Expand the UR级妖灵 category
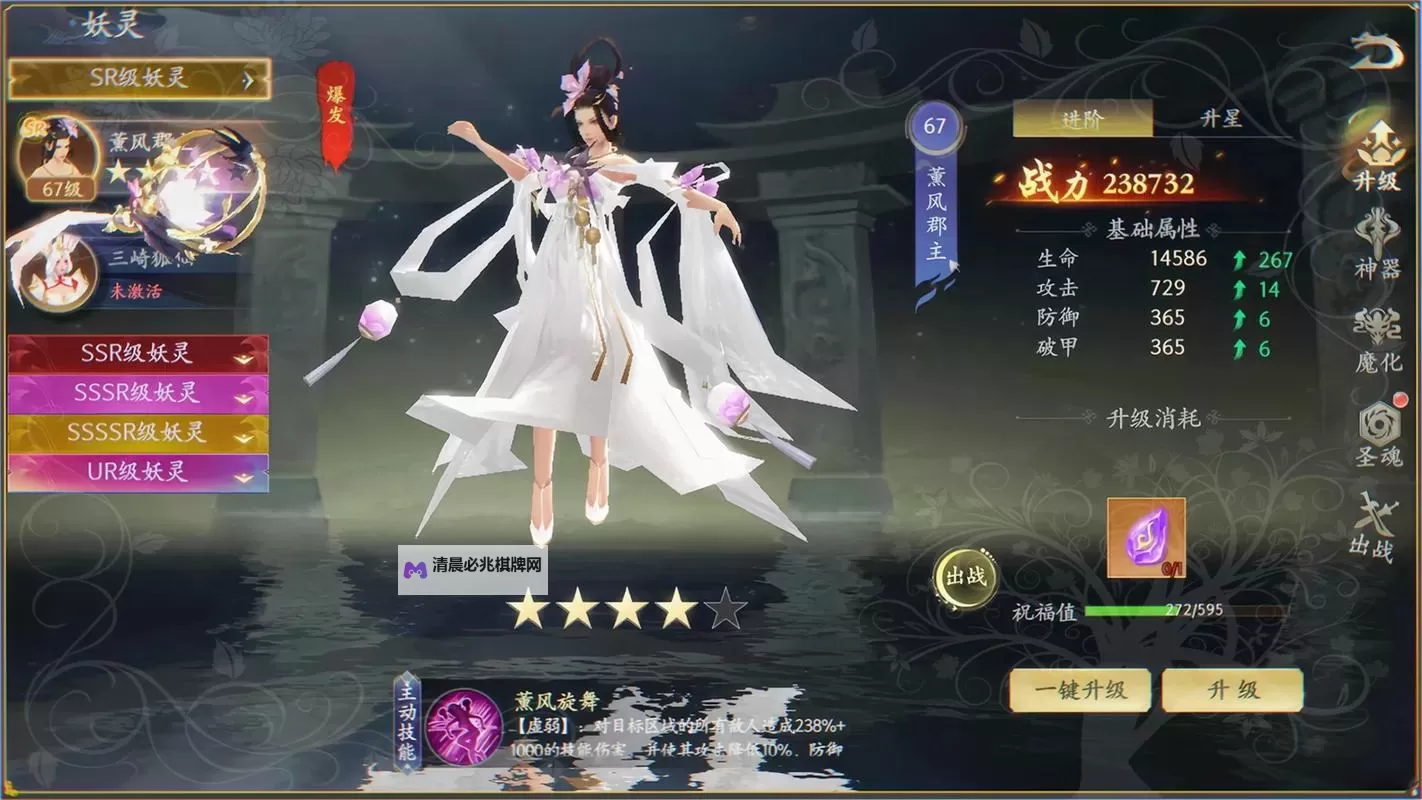The image size is (1422, 800). [x=138, y=471]
